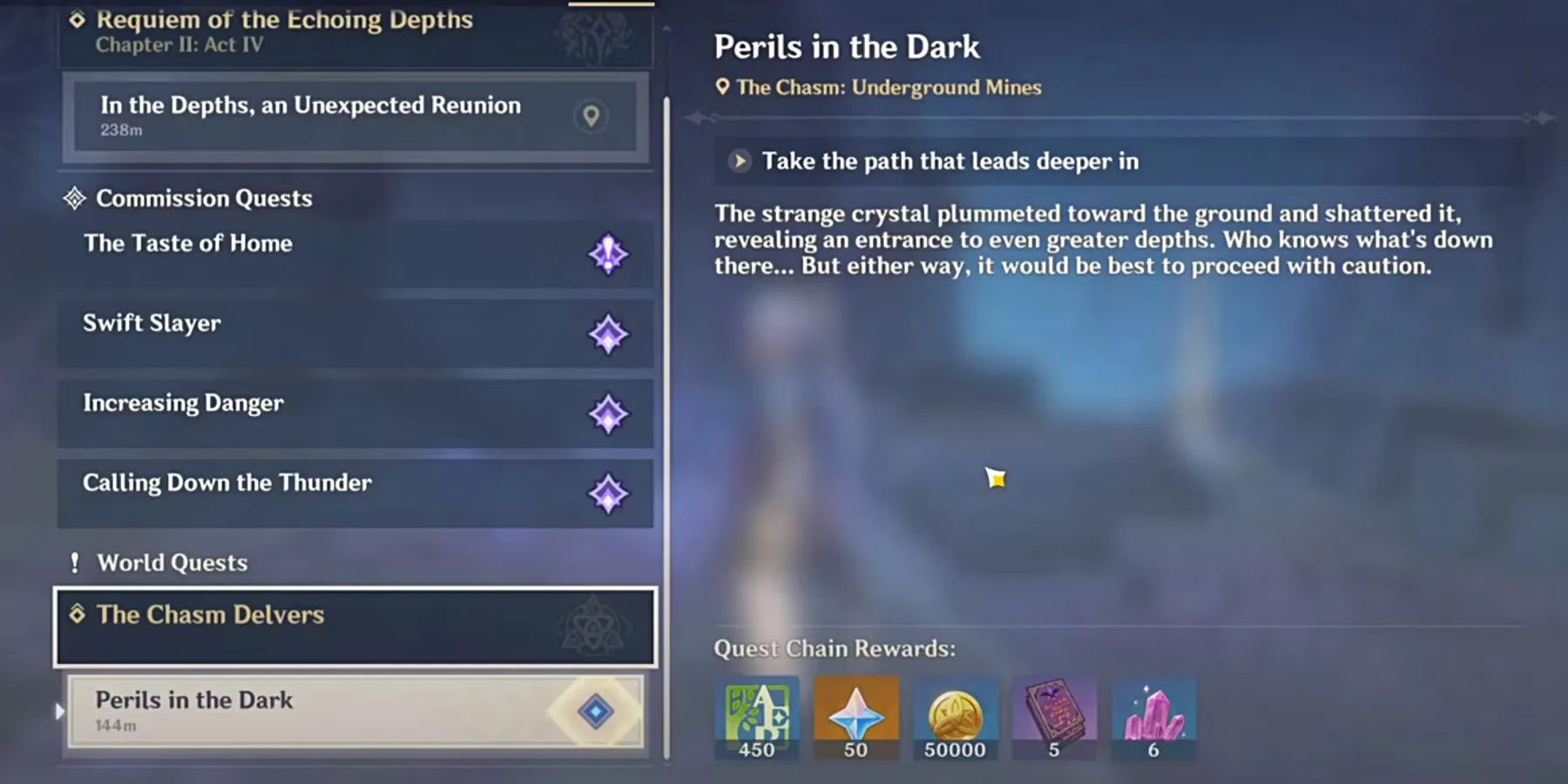Click the navigation diamond on Perils in the Dark
Image resolution: width=1568 pixels, height=784 pixels.
pyautogui.click(x=596, y=712)
